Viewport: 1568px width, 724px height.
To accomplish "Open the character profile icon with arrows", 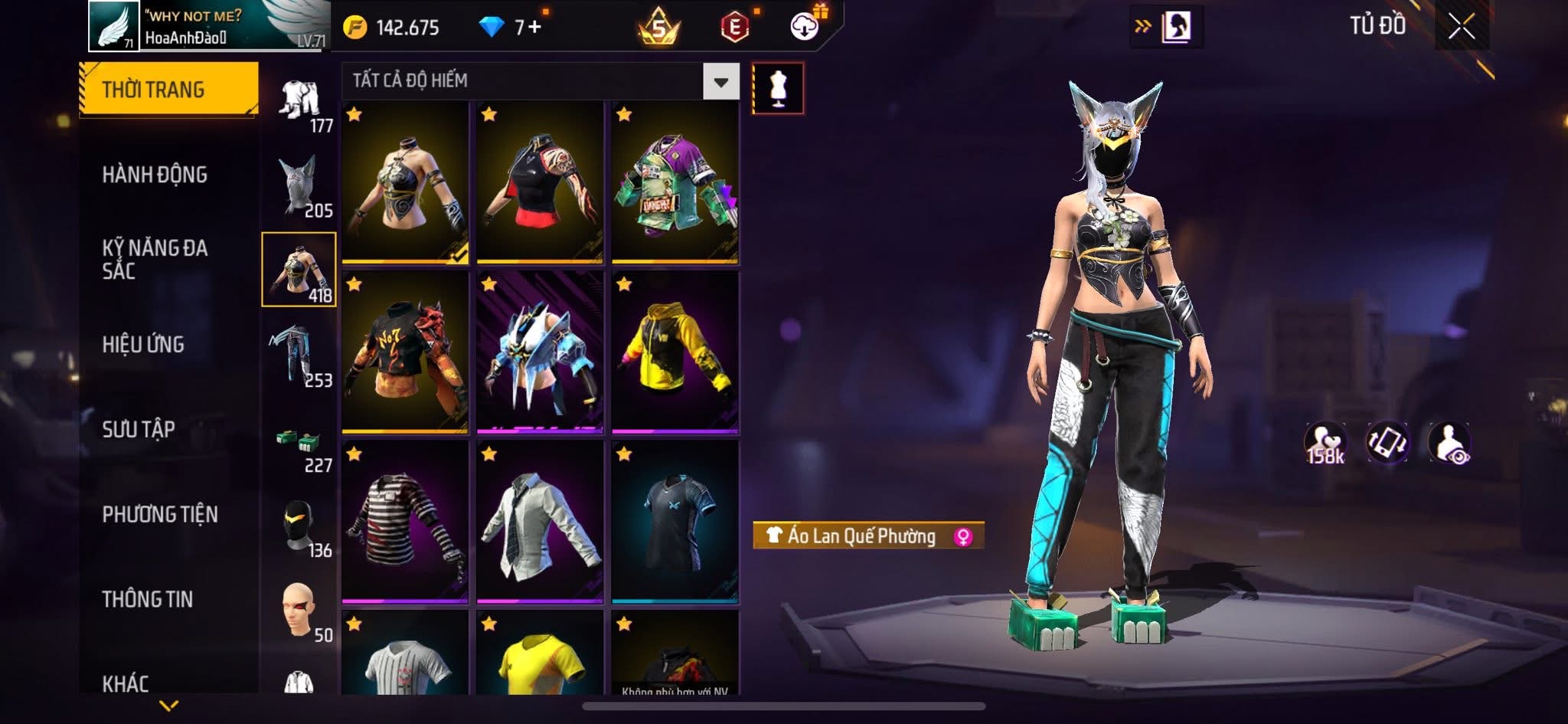I will click(1166, 27).
